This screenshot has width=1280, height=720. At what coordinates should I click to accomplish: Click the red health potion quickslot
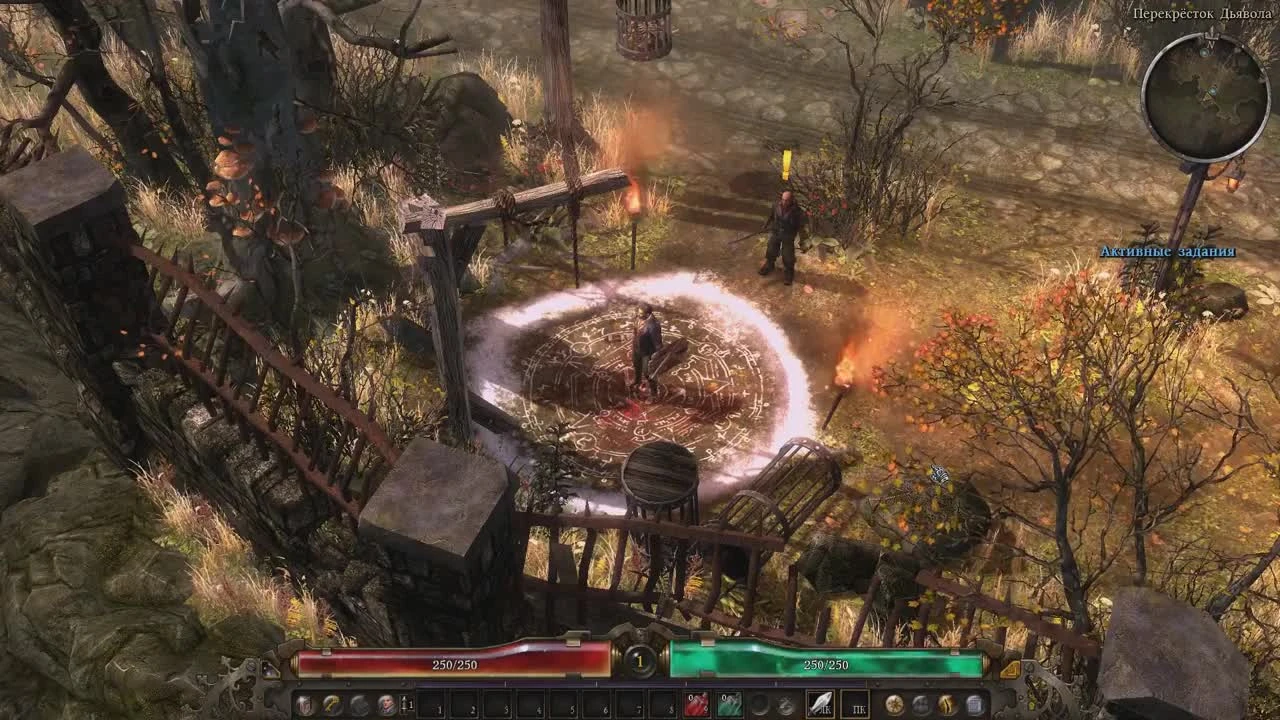pos(699,703)
